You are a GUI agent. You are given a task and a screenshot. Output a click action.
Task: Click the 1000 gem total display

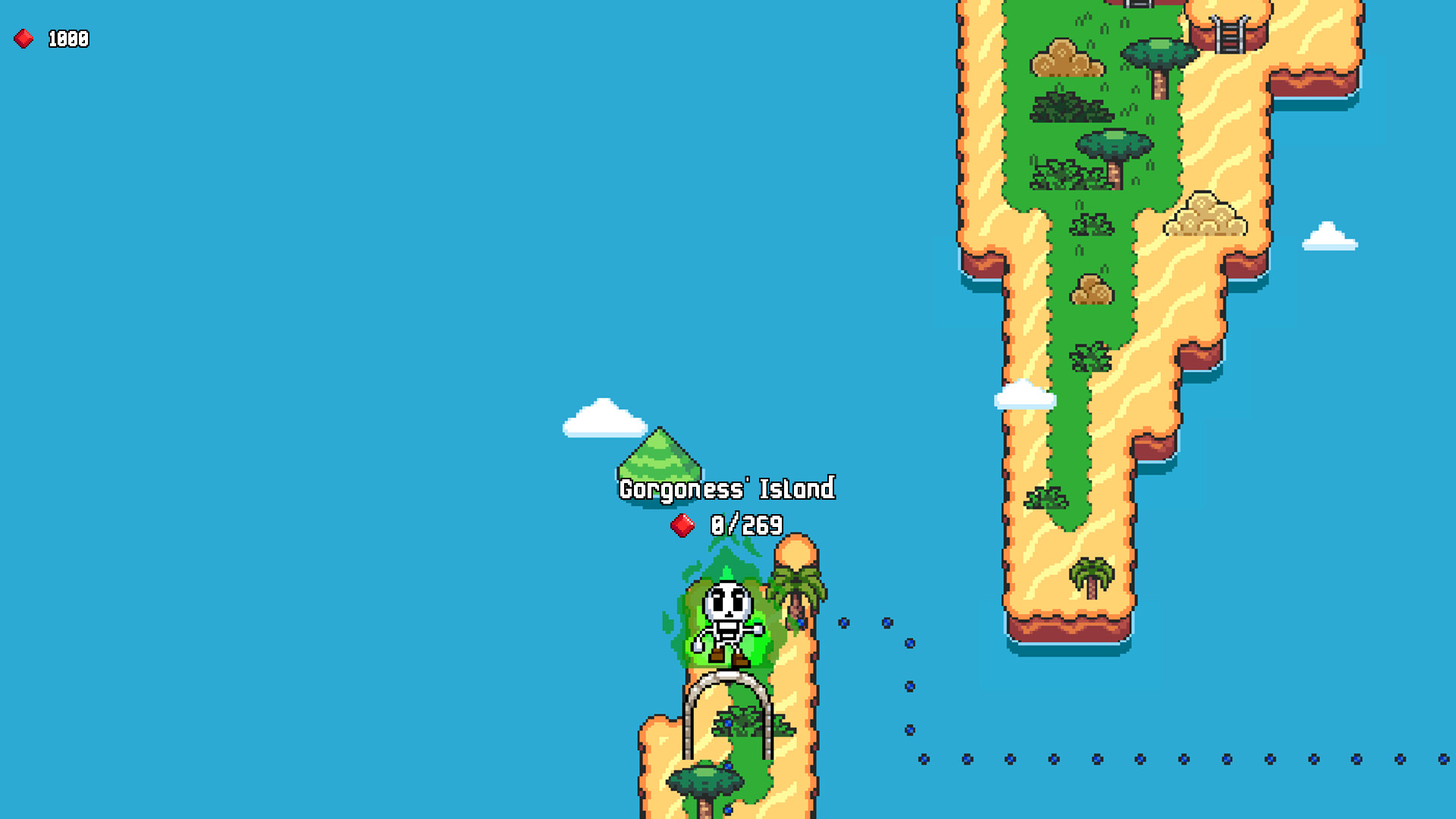pyautogui.click(x=67, y=36)
